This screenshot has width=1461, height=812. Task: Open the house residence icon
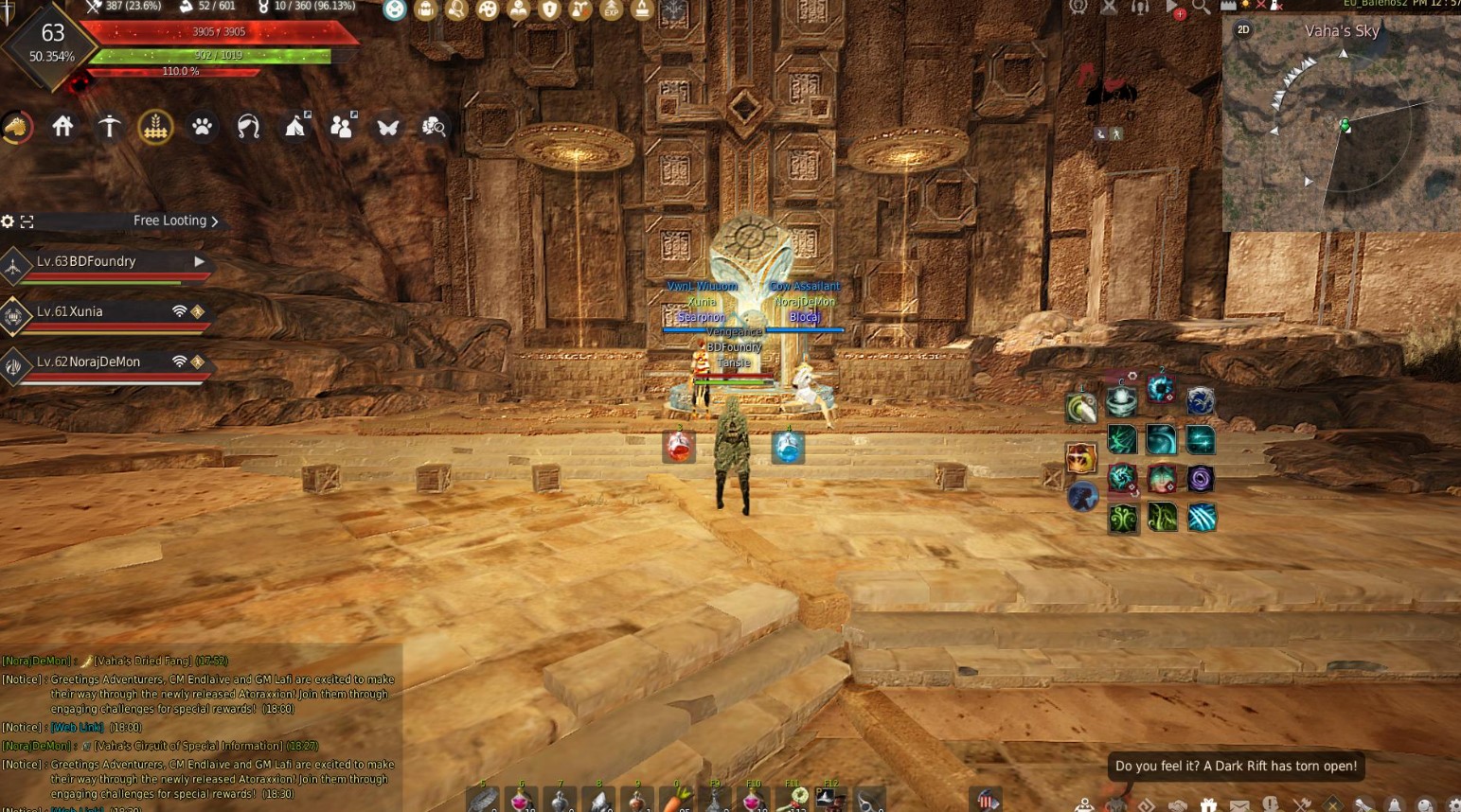coord(62,127)
